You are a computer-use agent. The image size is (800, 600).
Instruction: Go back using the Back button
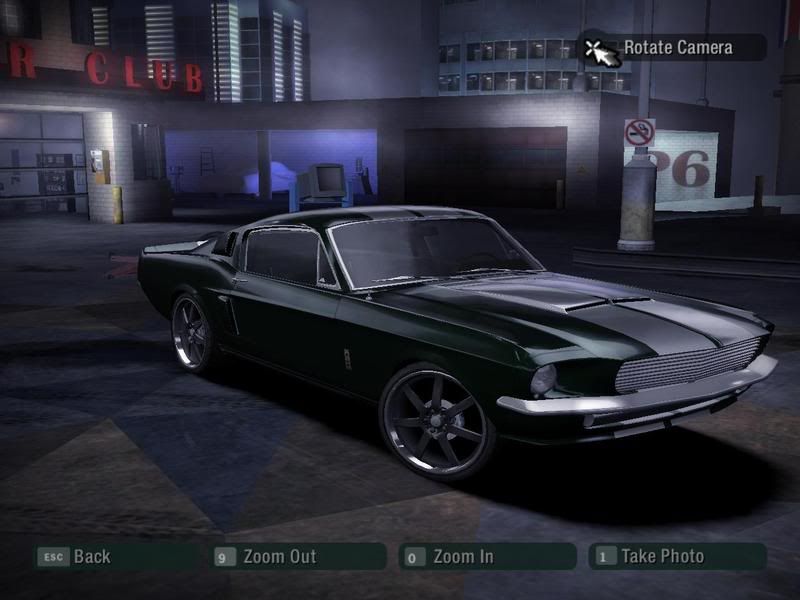[90, 557]
